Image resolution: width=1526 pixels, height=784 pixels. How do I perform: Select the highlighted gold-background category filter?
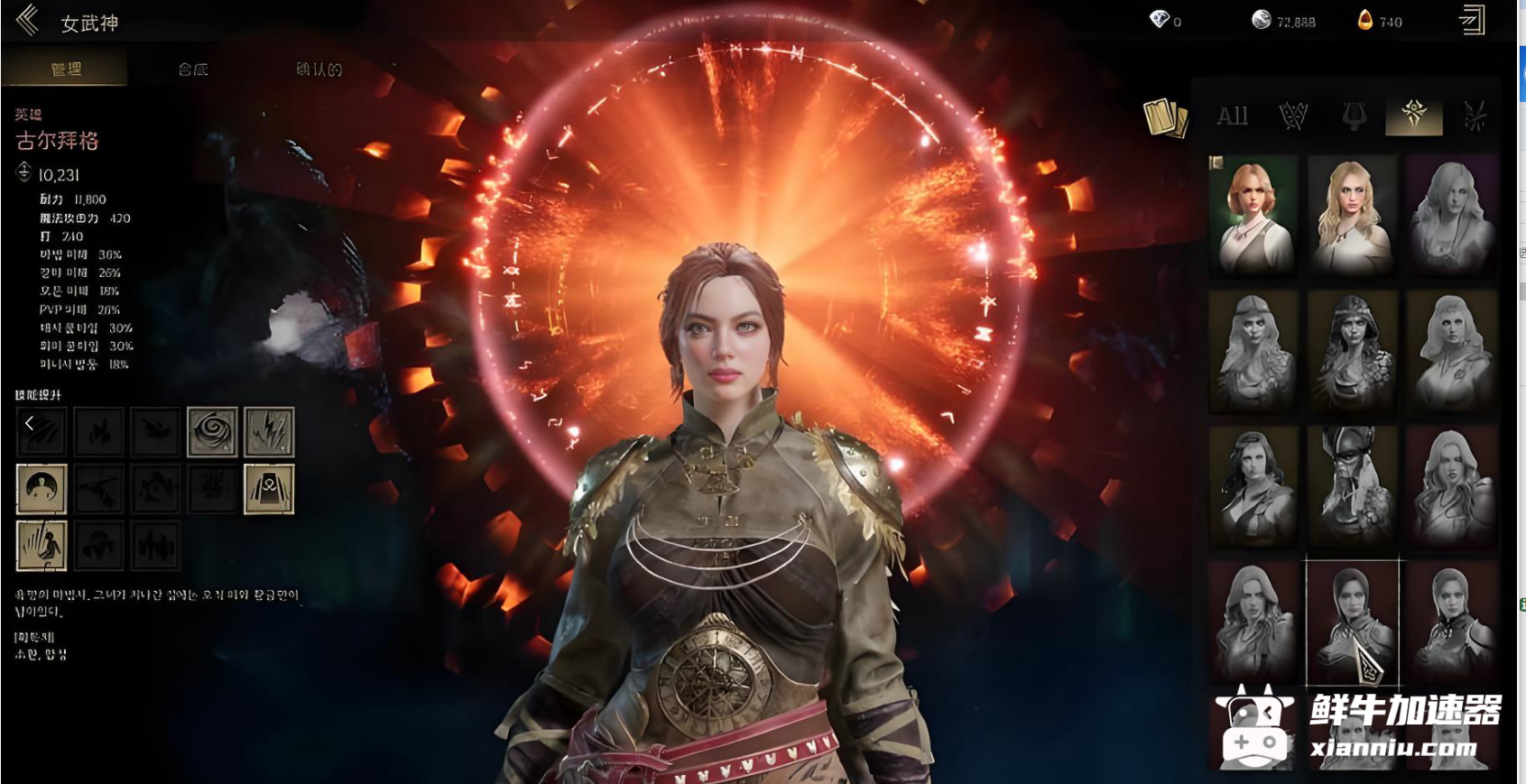(x=1413, y=116)
